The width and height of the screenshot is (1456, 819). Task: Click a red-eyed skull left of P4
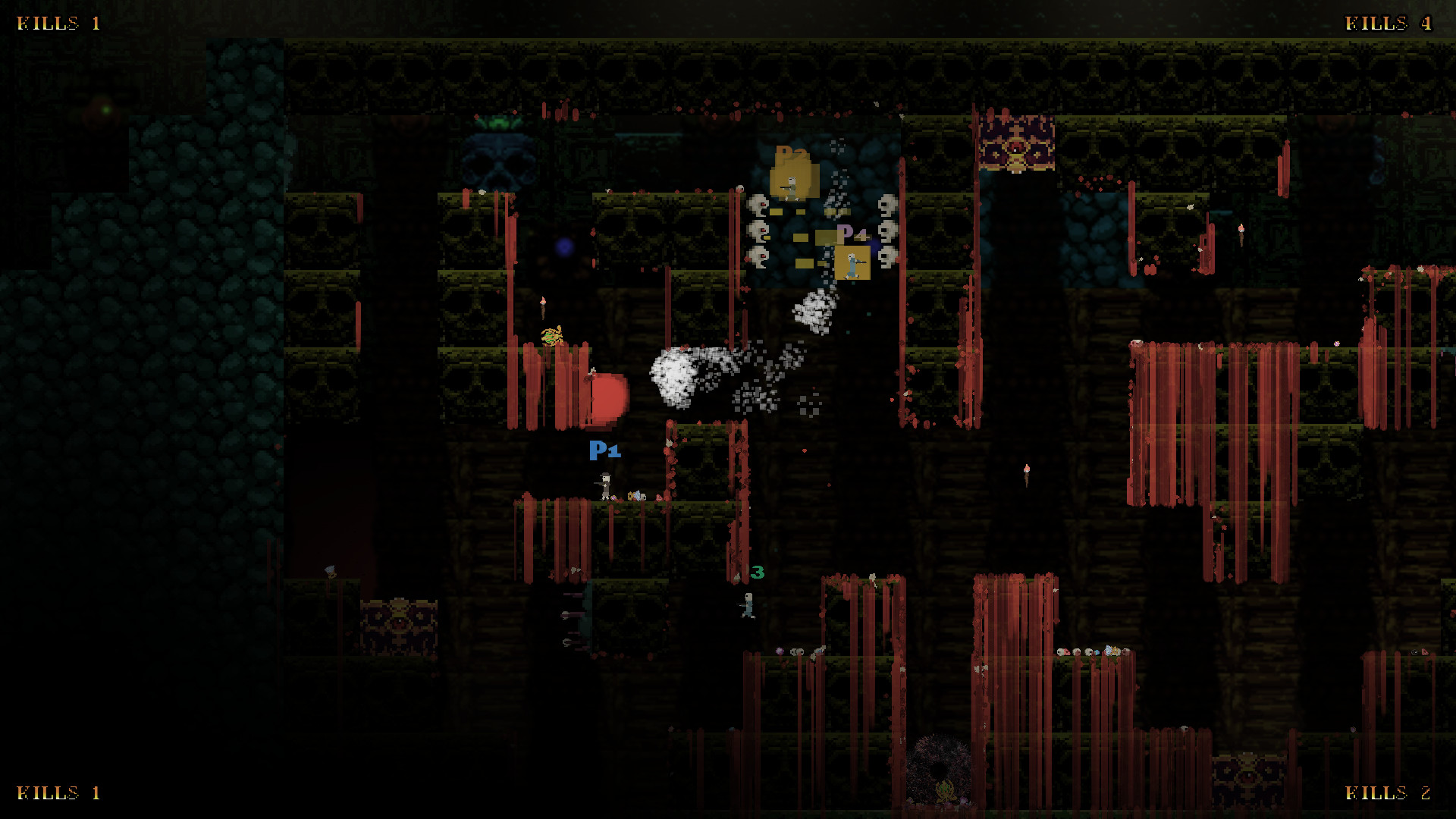pyautogui.click(x=759, y=229)
